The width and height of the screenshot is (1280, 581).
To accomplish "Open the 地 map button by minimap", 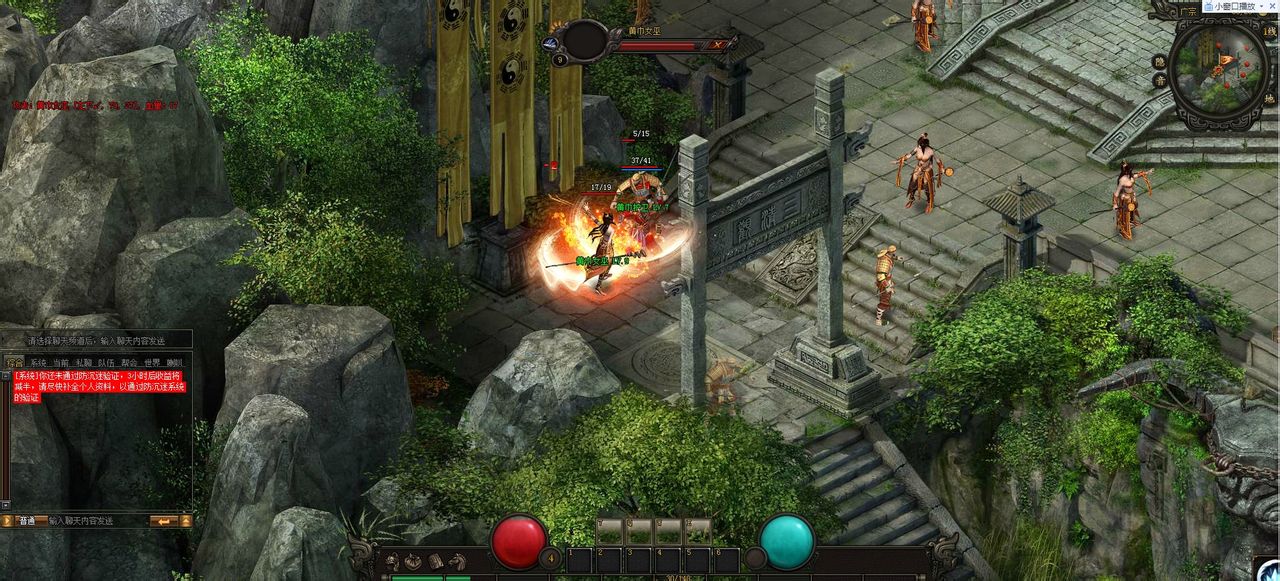I will (1269, 99).
